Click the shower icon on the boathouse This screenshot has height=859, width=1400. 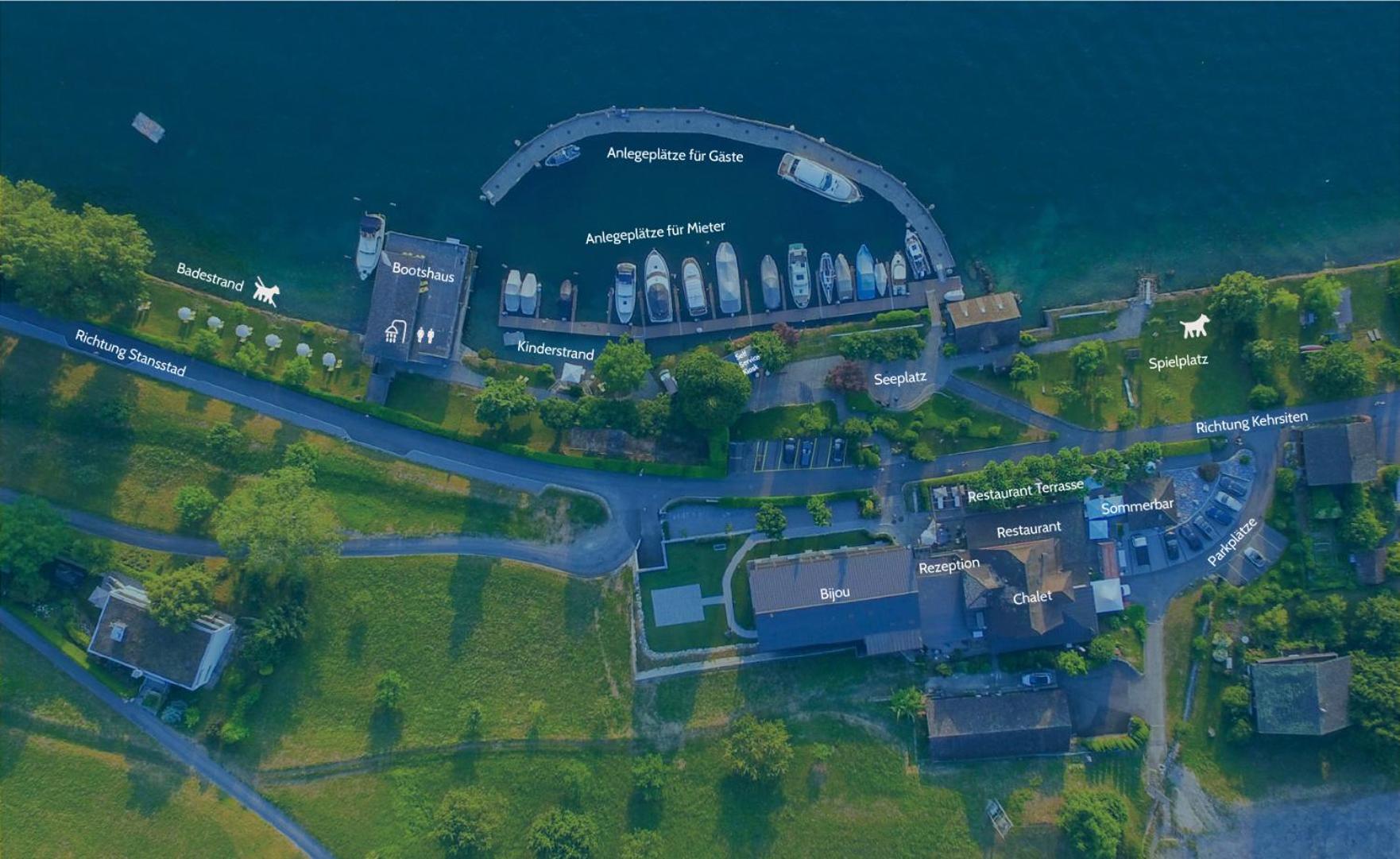(x=395, y=331)
